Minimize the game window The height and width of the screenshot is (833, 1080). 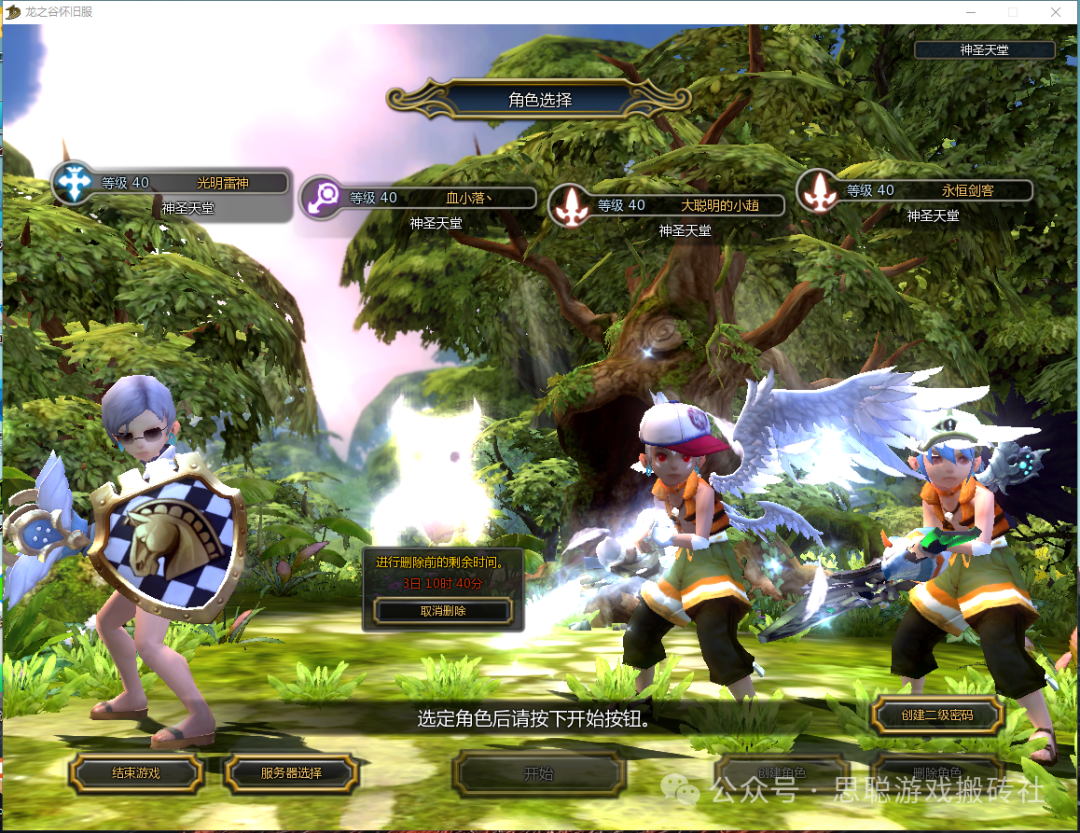969,12
